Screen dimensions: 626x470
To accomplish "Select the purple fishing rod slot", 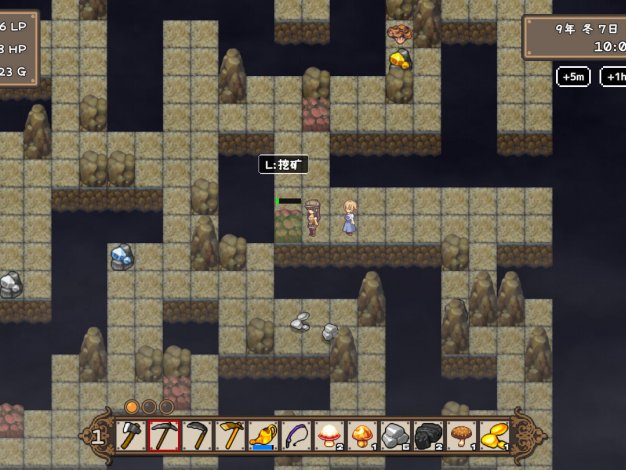I will coord(296,435).
